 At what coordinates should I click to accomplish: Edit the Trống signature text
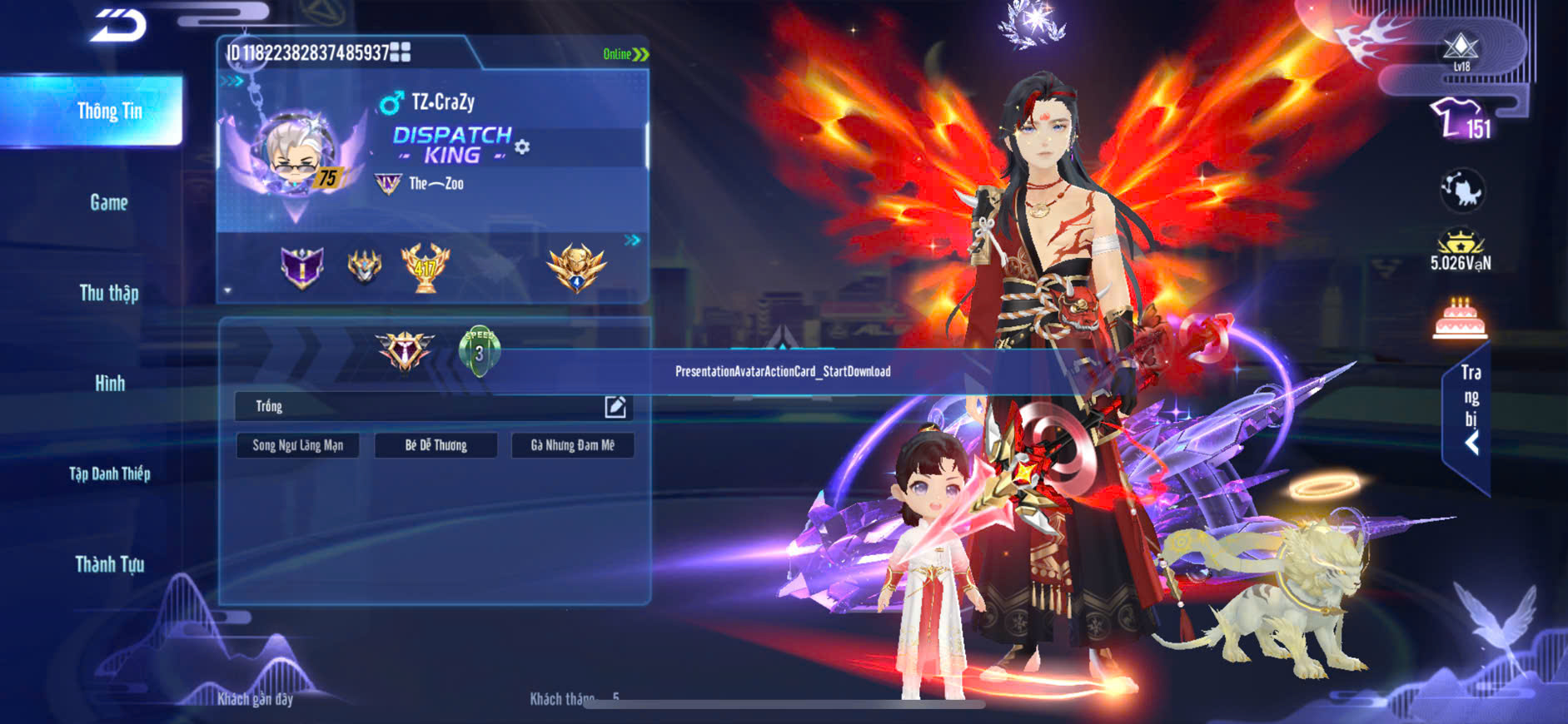click(x=615, y=406)
